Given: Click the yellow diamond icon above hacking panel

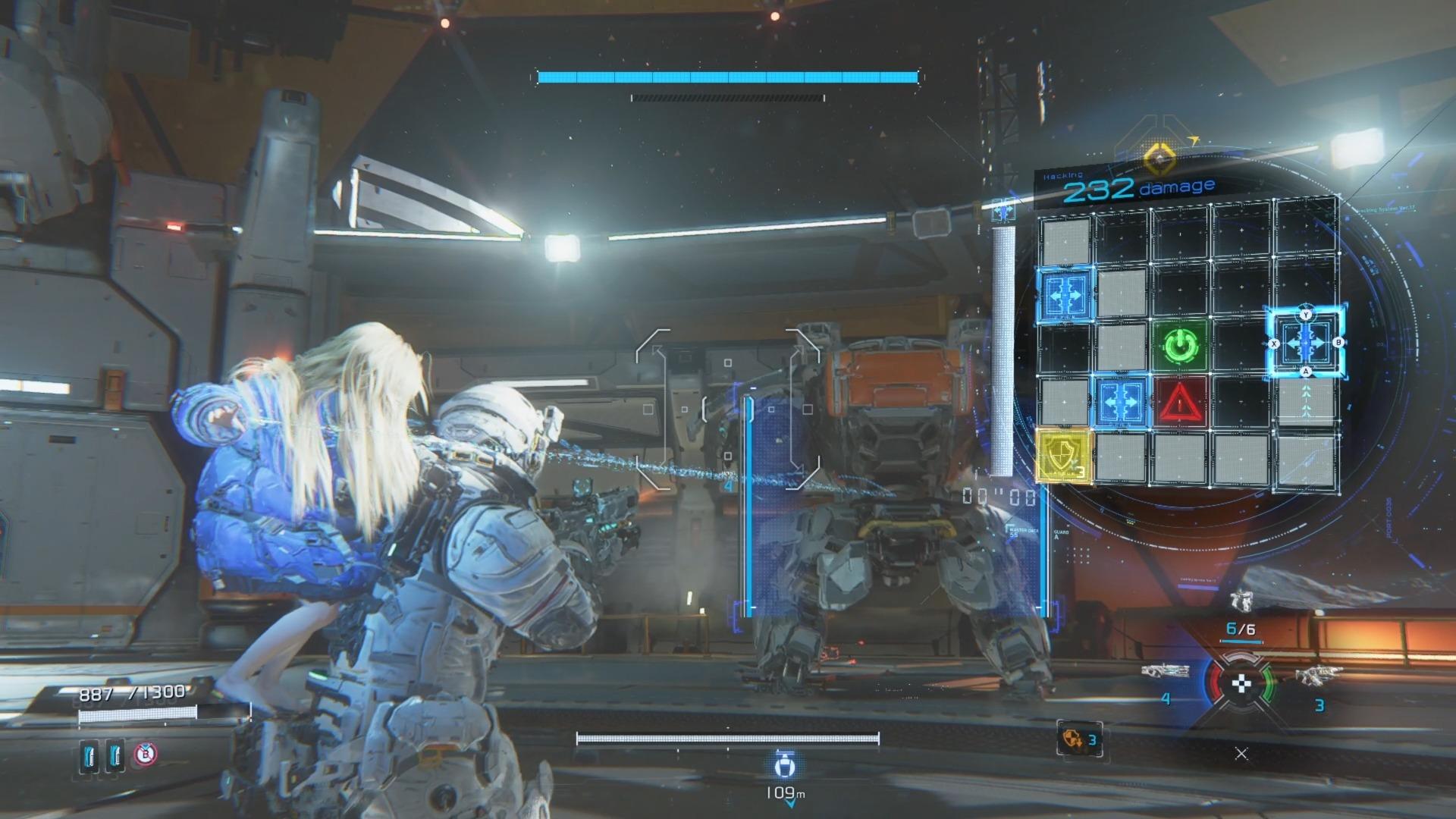Looking at the screenshot, I should tap(1159, 158).
